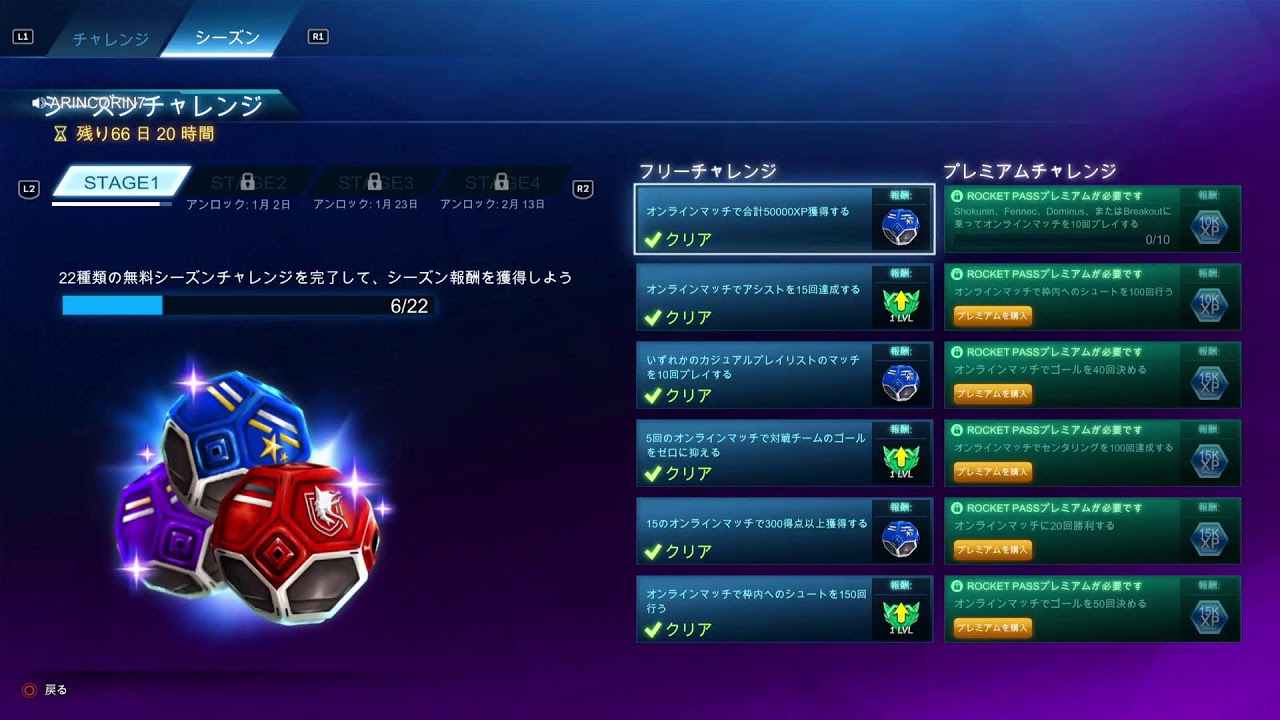Select the 50000XP free challenge row
Viewport: 1280px width, 720px height.
pos(784,219)
